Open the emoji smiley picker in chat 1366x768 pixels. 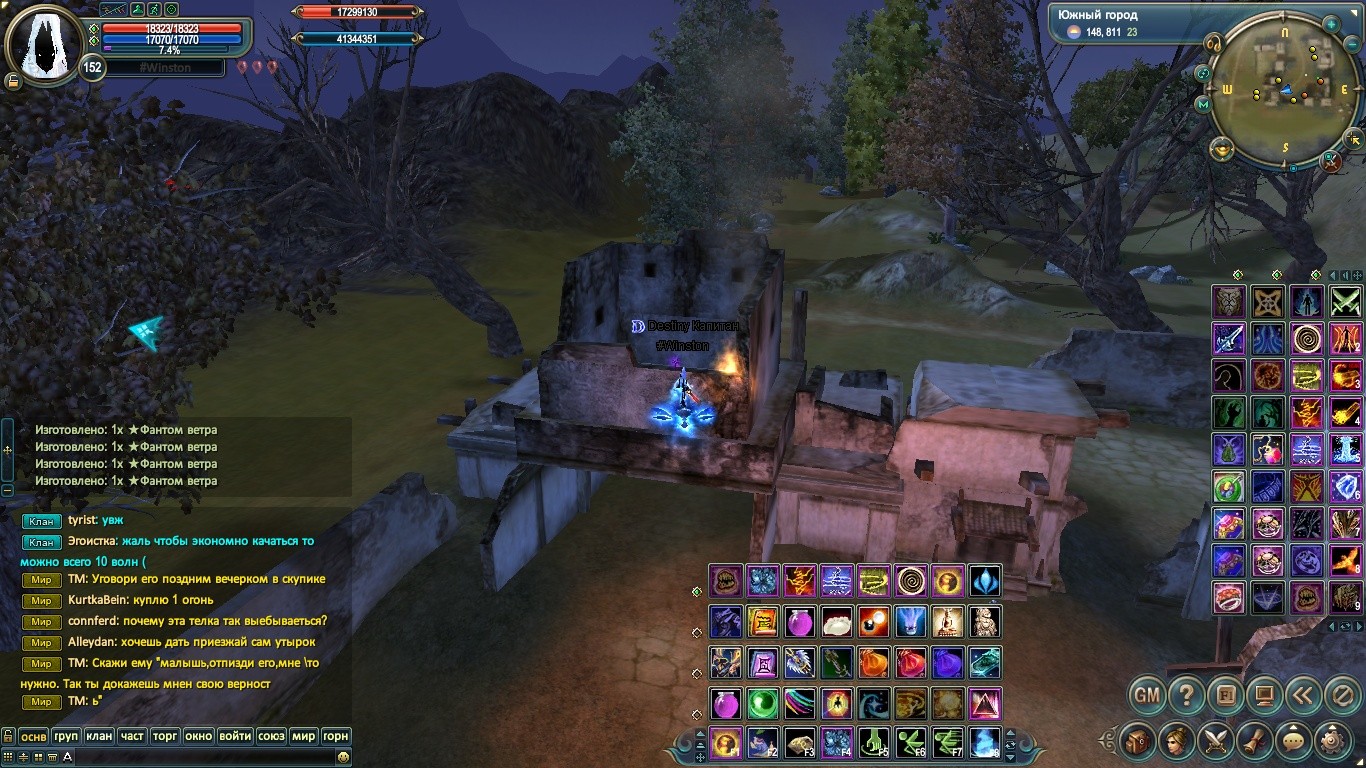(344, 757)
